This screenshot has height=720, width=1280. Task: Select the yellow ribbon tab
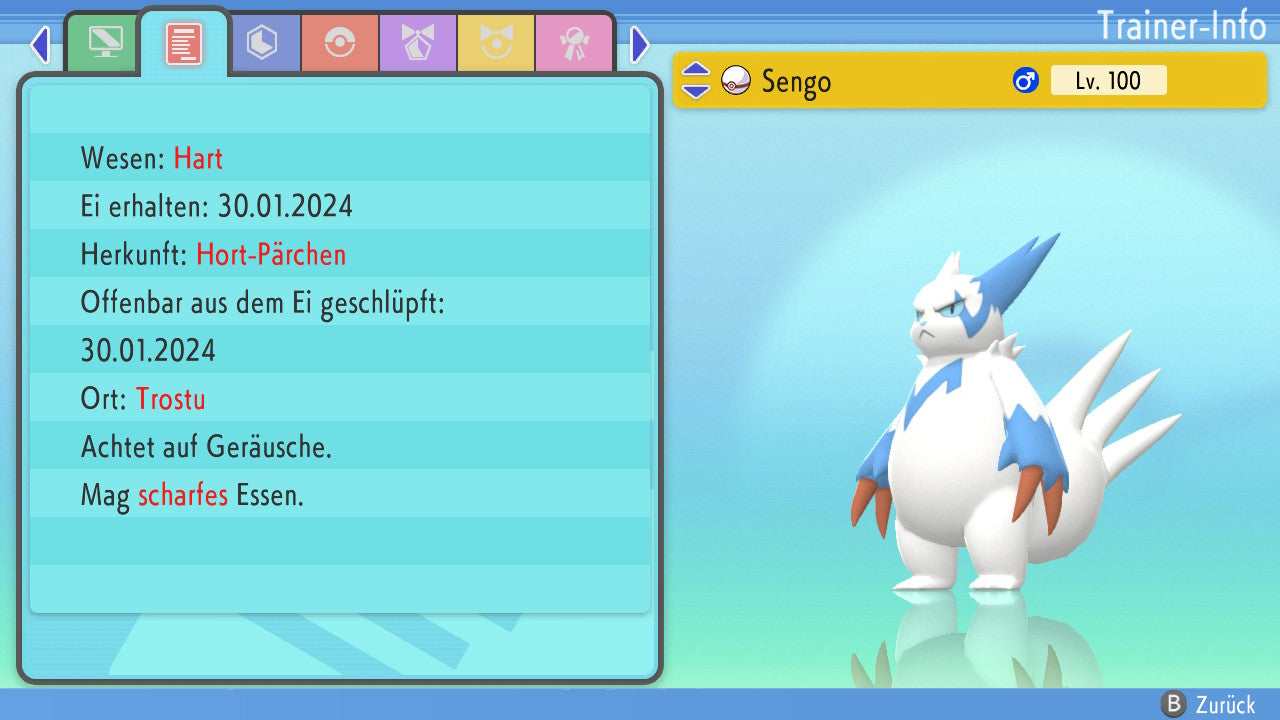(496, 44)
